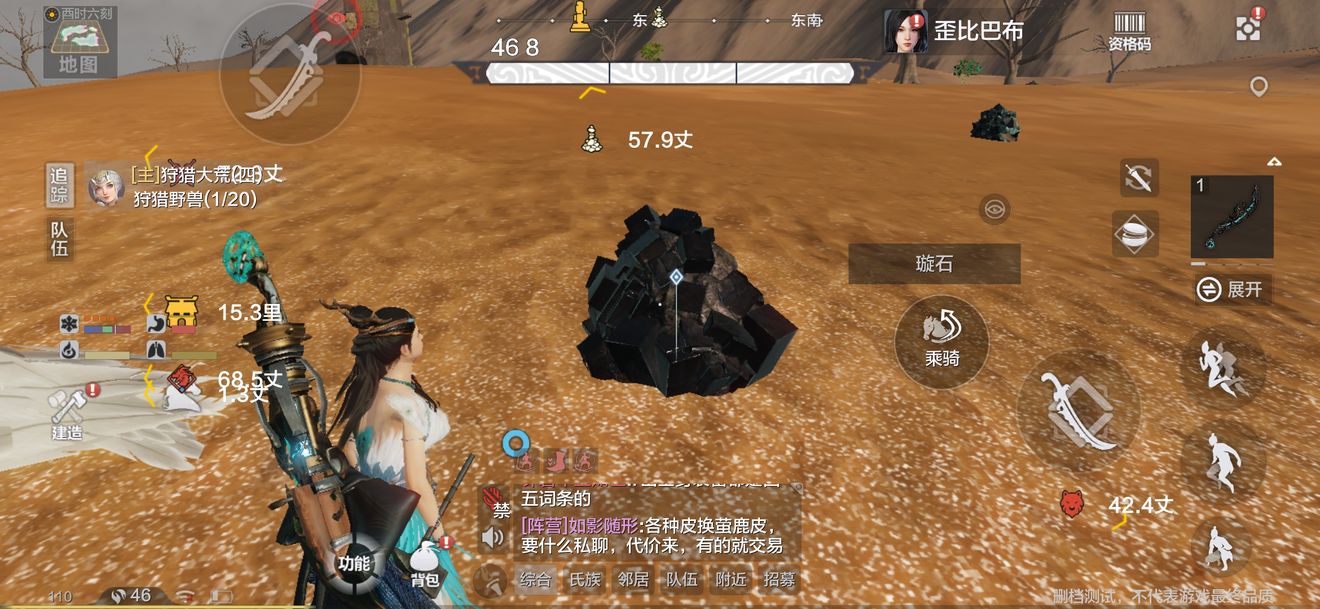
Task: Tap the 乘骑 mount button
Action: click(941, 340)
